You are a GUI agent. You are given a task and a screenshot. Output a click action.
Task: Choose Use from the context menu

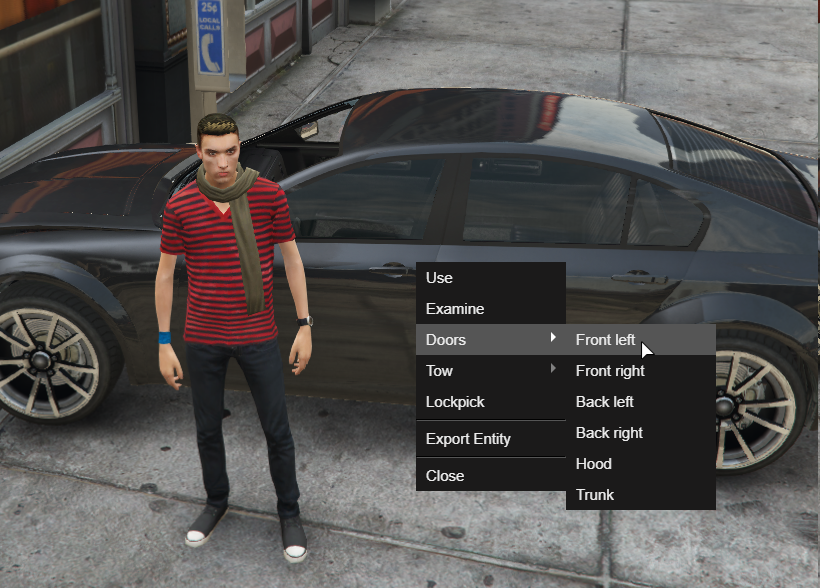pos(440,278)
